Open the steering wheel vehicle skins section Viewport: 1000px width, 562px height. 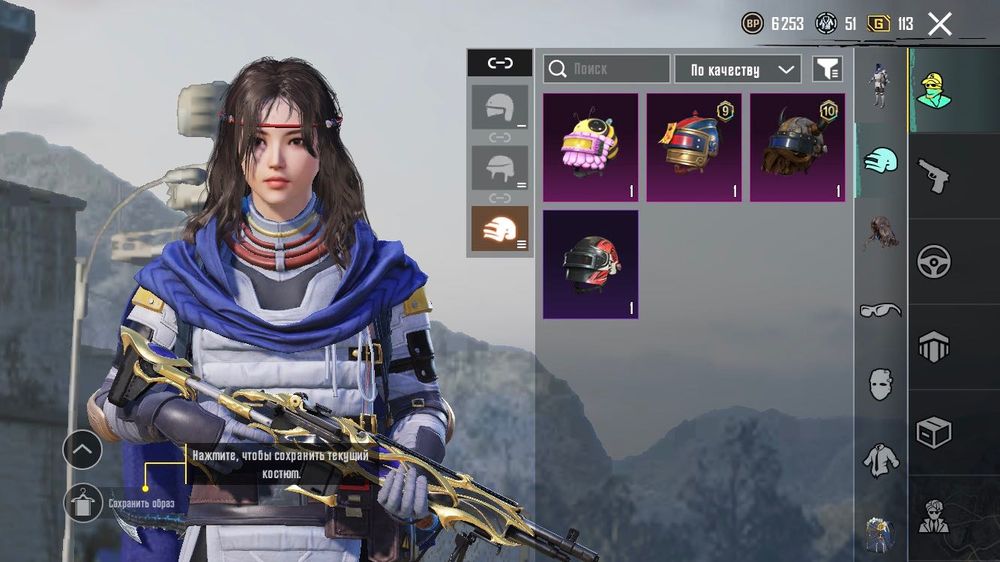click(933, 262)
